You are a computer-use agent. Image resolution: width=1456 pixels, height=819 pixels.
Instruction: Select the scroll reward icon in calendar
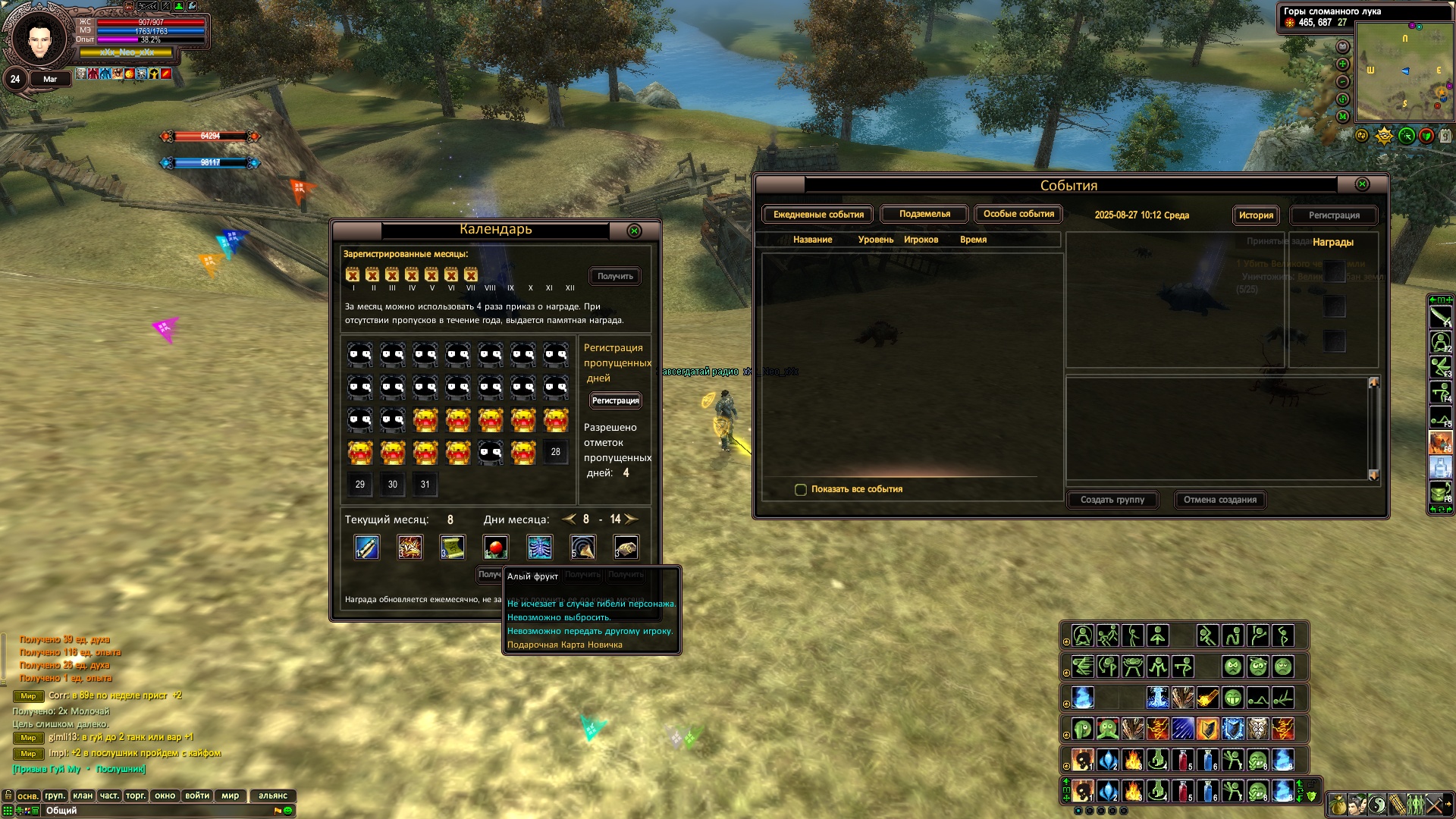(453, 548)
